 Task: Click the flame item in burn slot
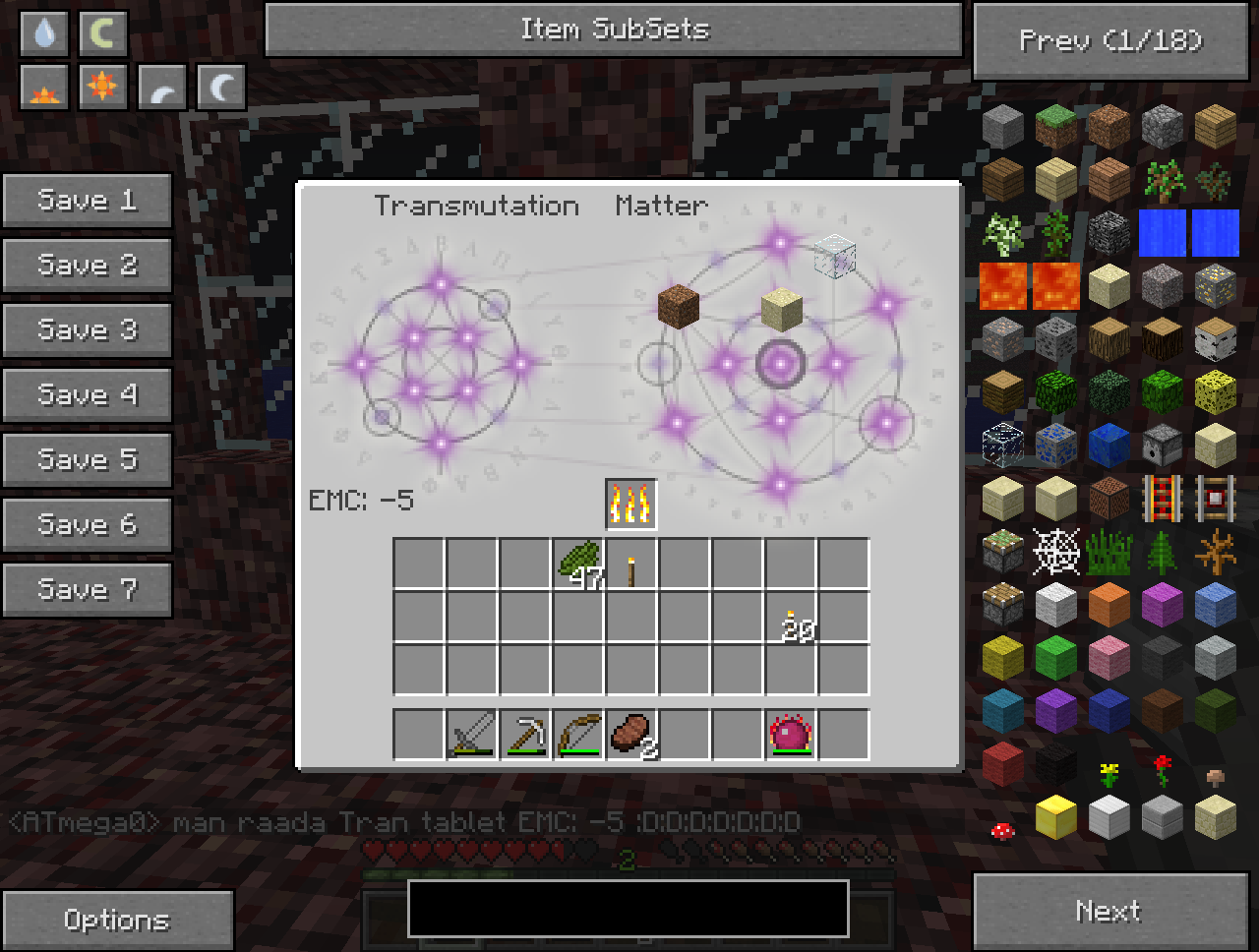click(630, 505)
